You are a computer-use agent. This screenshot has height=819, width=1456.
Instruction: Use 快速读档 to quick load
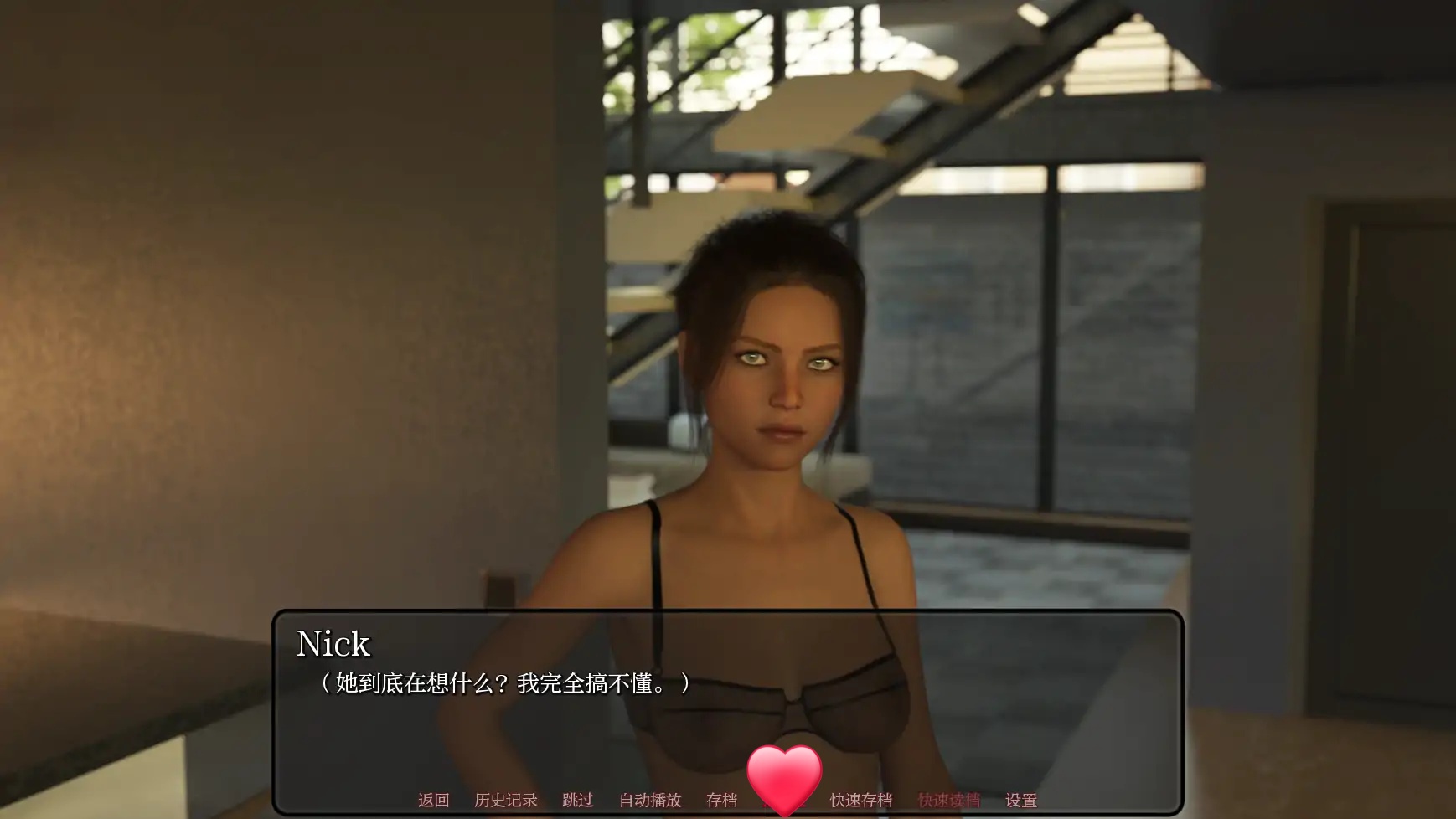[948, 800]
